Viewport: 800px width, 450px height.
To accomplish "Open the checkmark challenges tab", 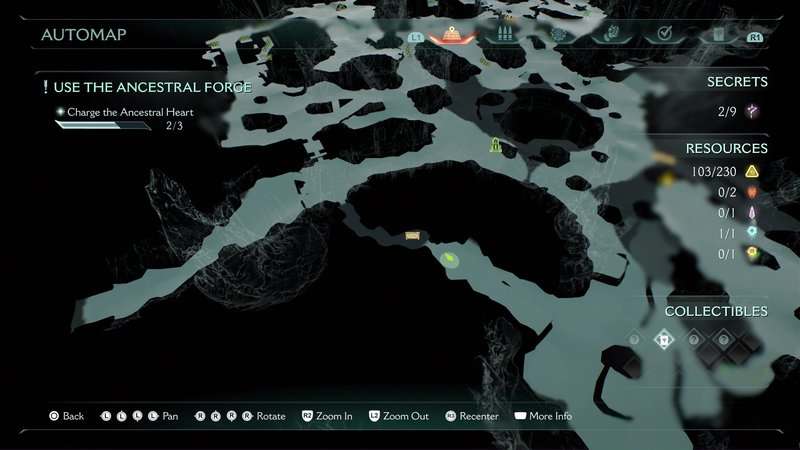I will tap(663, 35).
